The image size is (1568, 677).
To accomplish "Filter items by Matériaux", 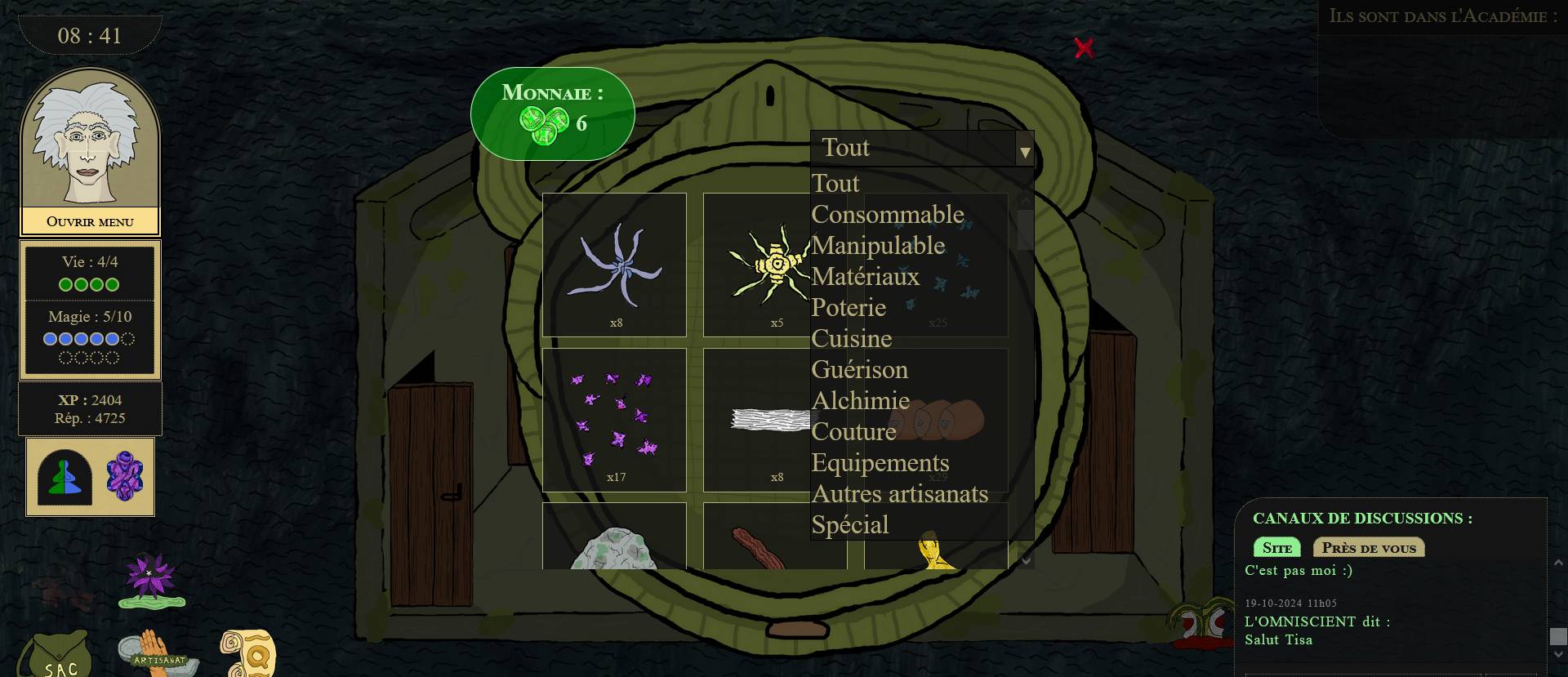I will click(x=865, y=277).
